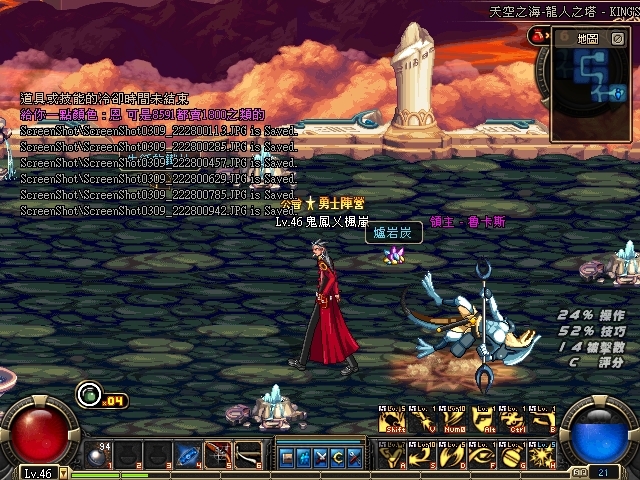Activate the Num0 skill icon

click(x=453, y=420)
